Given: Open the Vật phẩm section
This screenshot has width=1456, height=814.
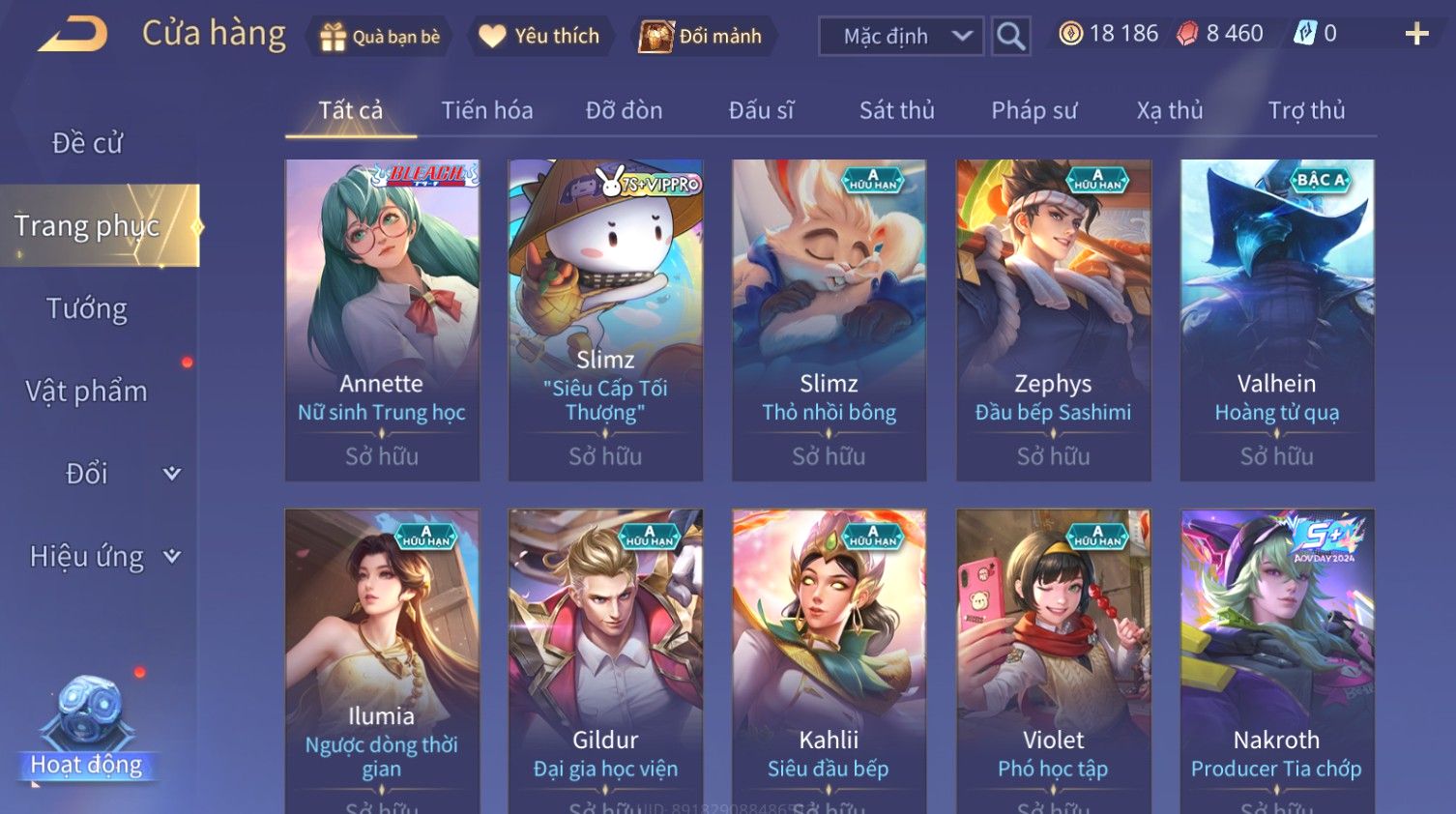Looking at the screenshot, I should point(87,391).
